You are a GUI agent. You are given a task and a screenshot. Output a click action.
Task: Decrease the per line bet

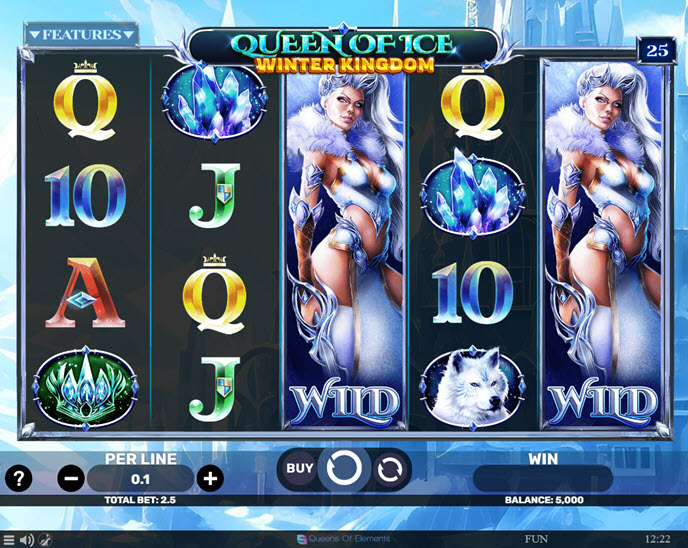click(x=72, y=478)
